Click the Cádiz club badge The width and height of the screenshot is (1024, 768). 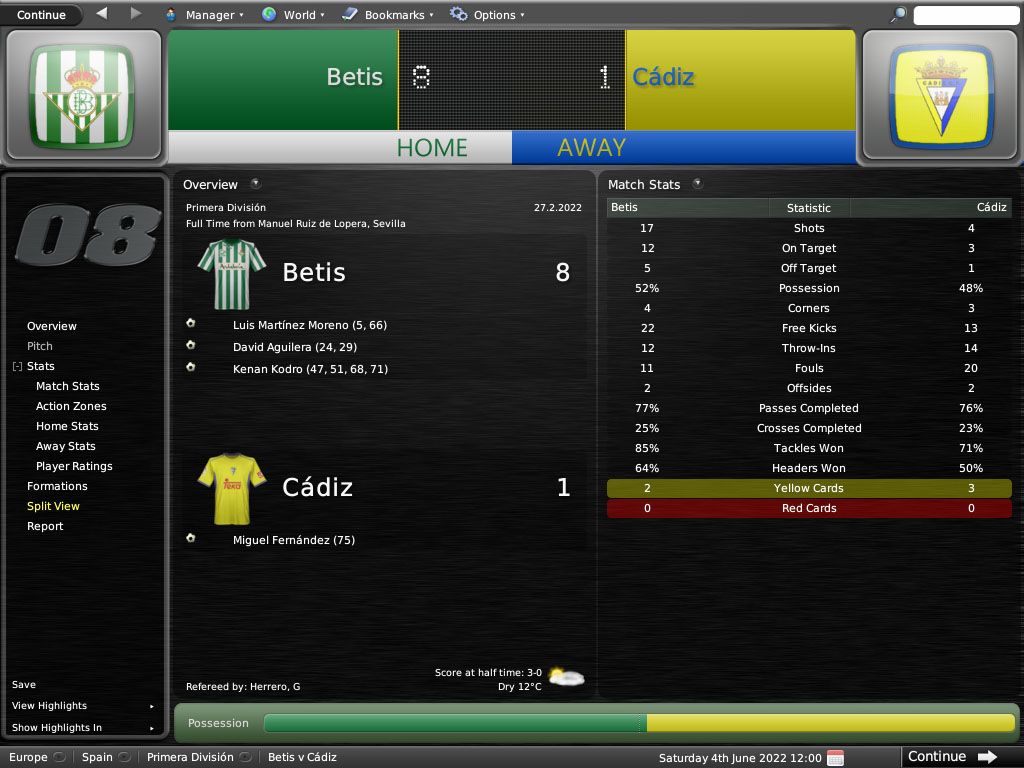click(x=941, y=95)
